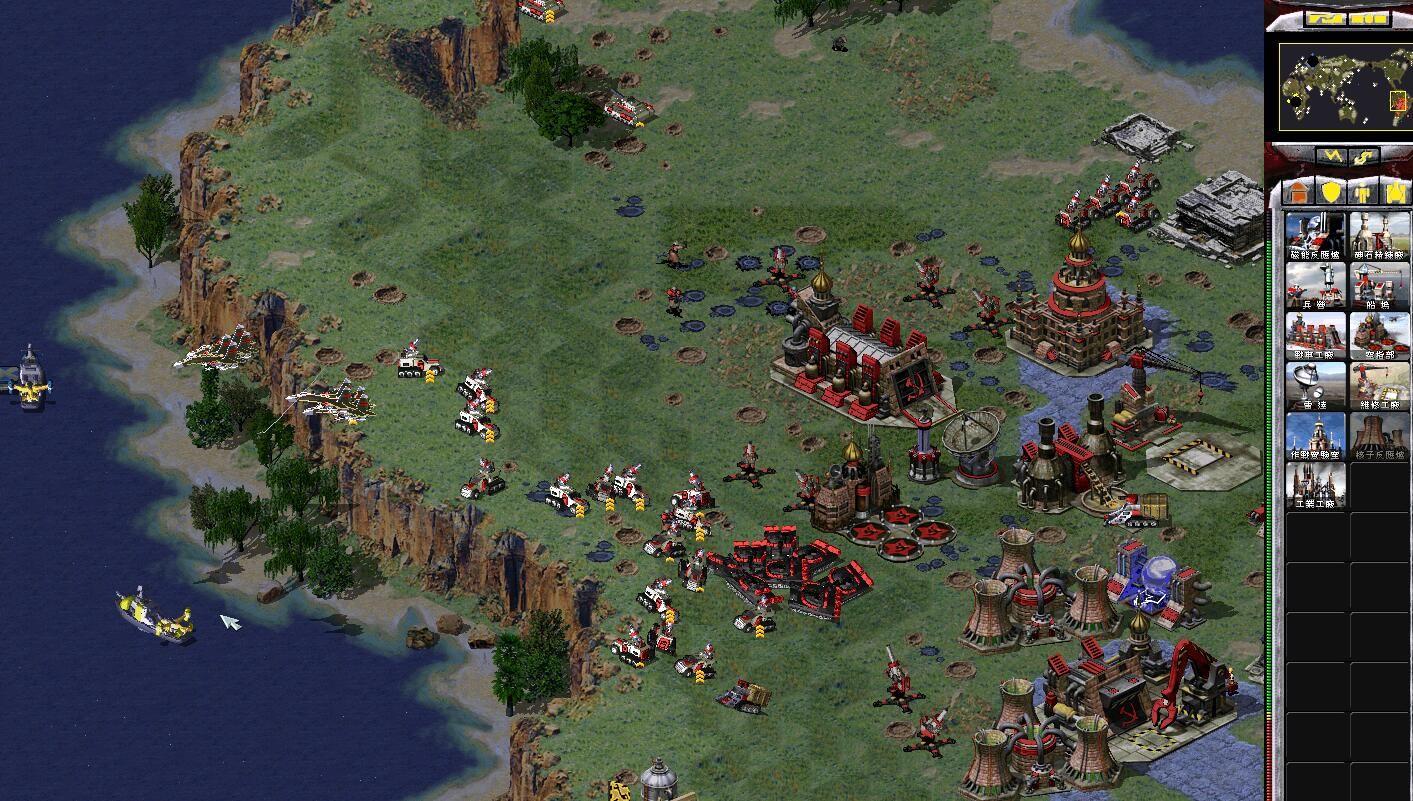Viewport: 1413px width, 801px height.
Task: Build a Barracks (兵營)
Action: (x=1315, y=285)
